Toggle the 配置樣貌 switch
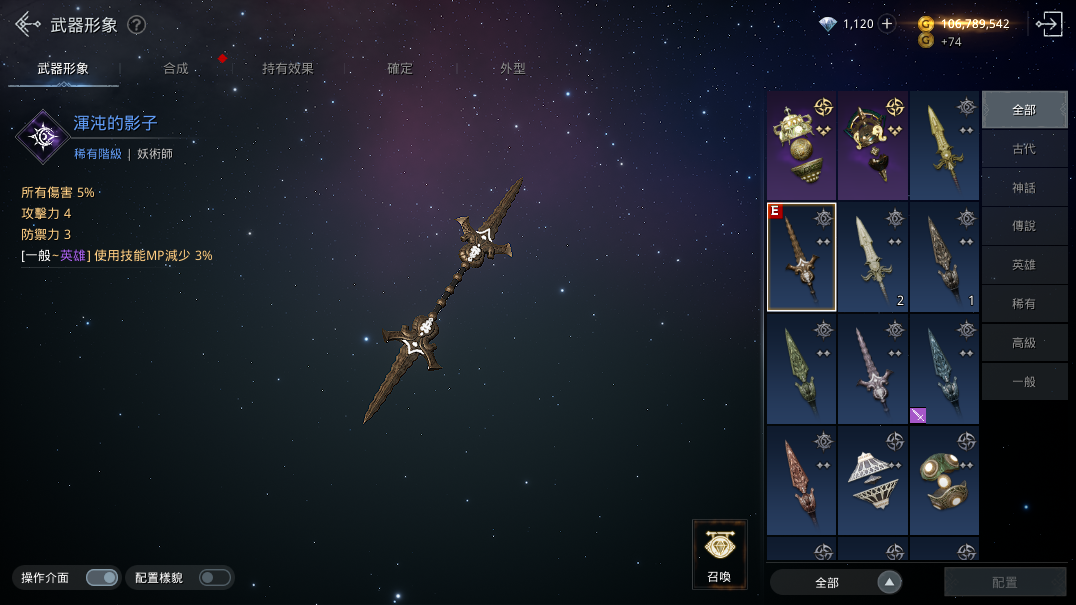The image size is (1076, 605). click(214, 577)
